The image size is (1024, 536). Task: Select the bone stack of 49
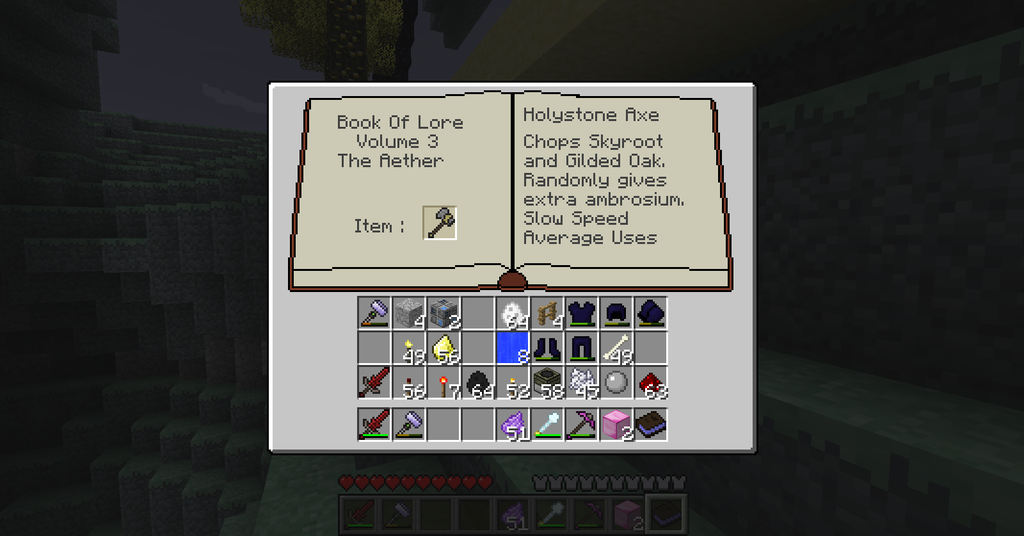click(616, 348)
